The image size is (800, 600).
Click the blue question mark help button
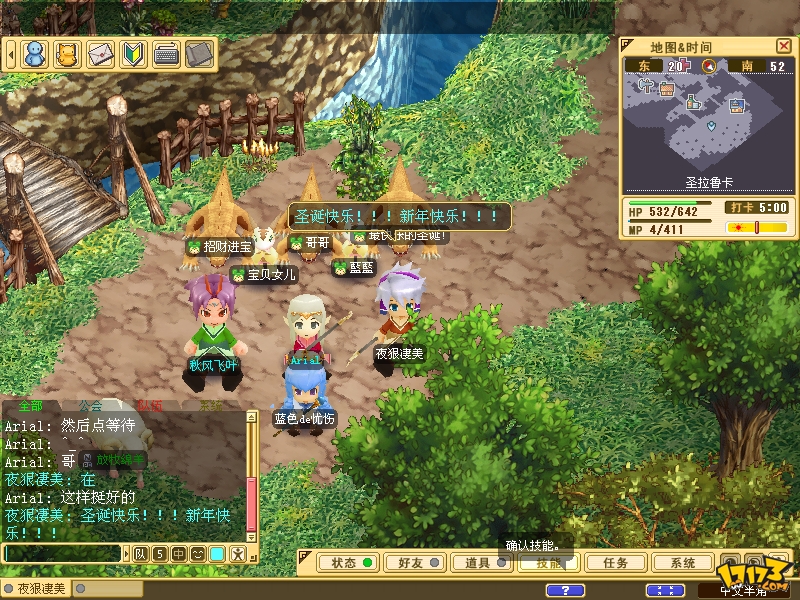(x=567, y=590)
